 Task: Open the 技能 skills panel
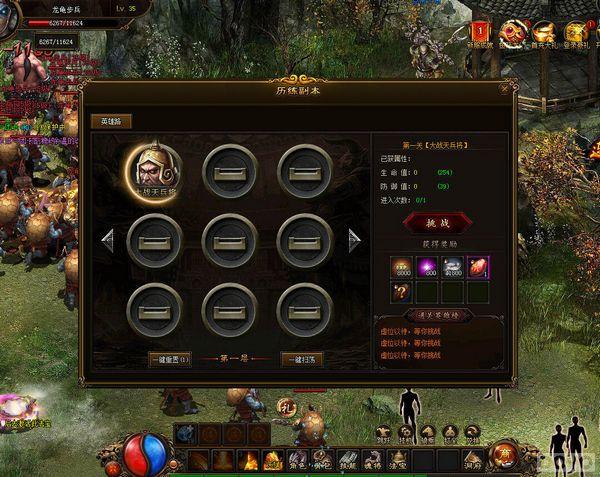348,461
